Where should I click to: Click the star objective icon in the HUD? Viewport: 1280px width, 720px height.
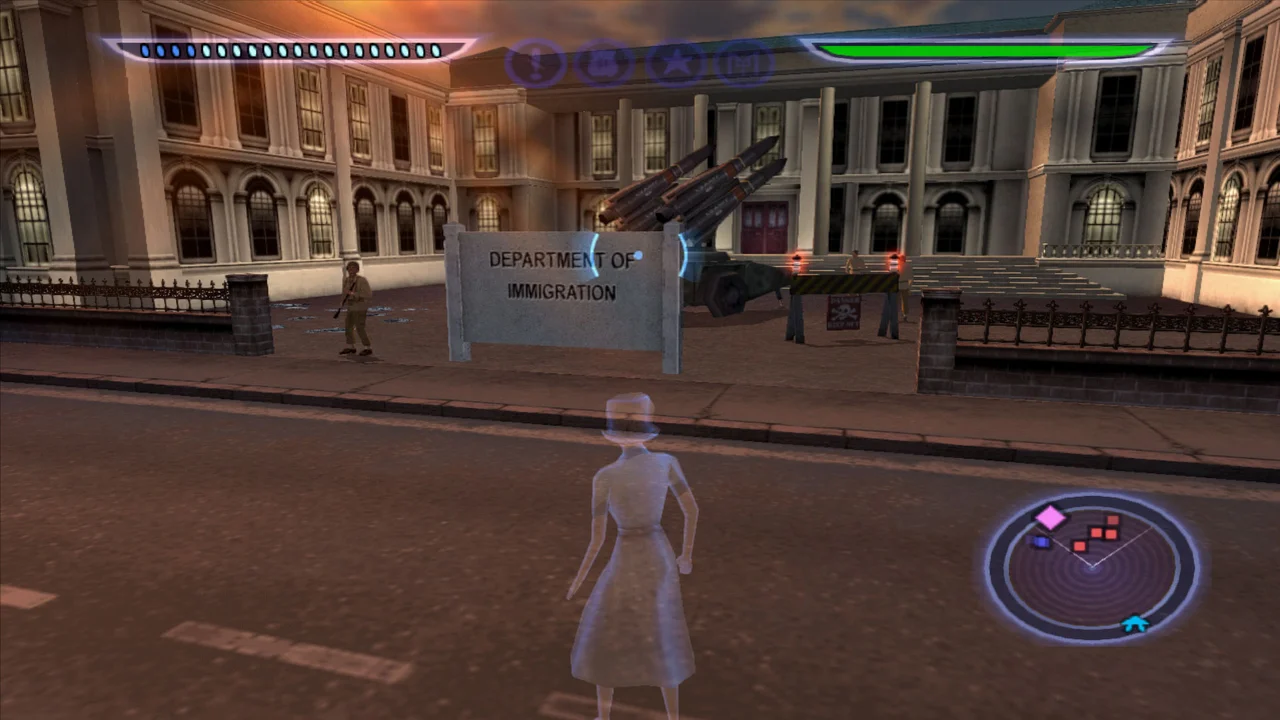(675, 63)
